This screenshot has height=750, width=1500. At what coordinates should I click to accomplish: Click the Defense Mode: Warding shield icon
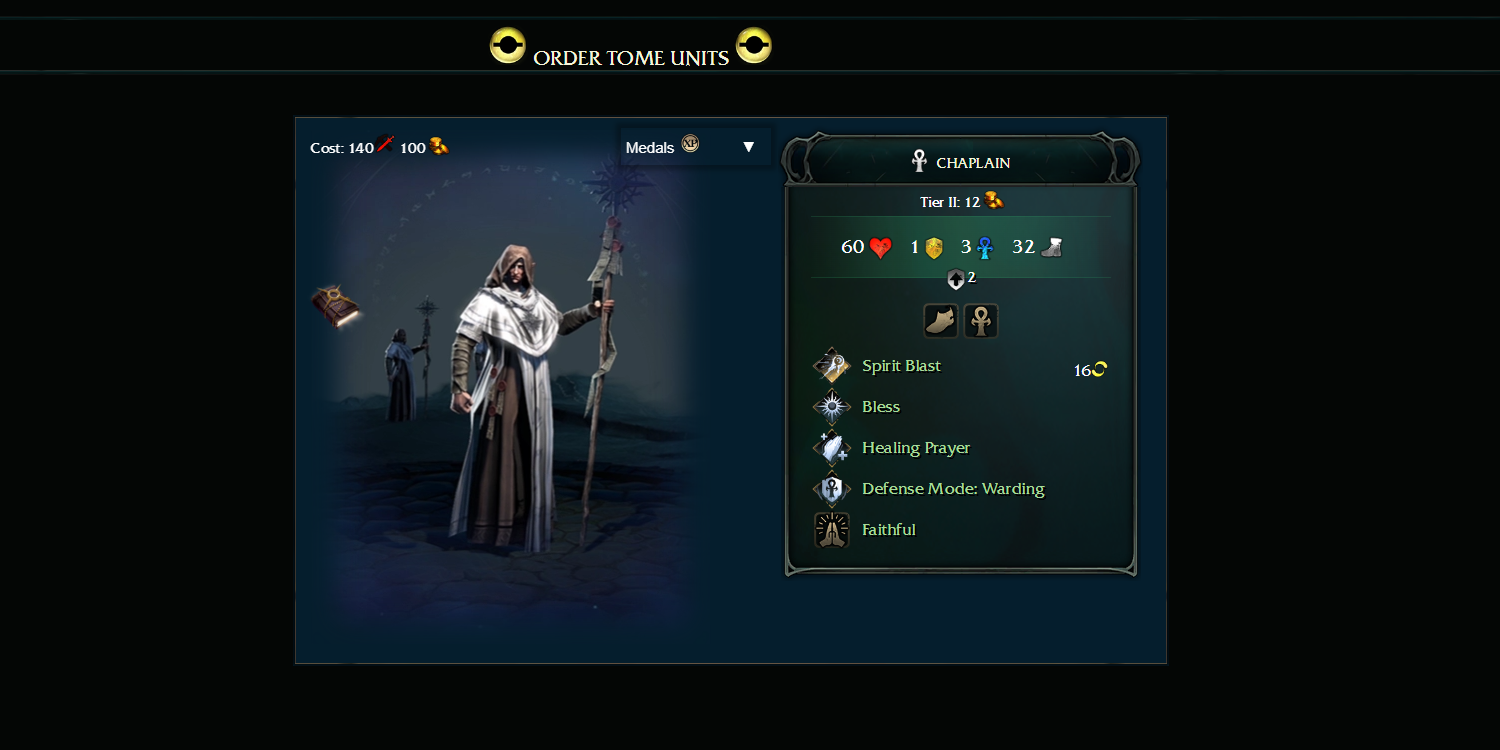[x=832, y=488]
